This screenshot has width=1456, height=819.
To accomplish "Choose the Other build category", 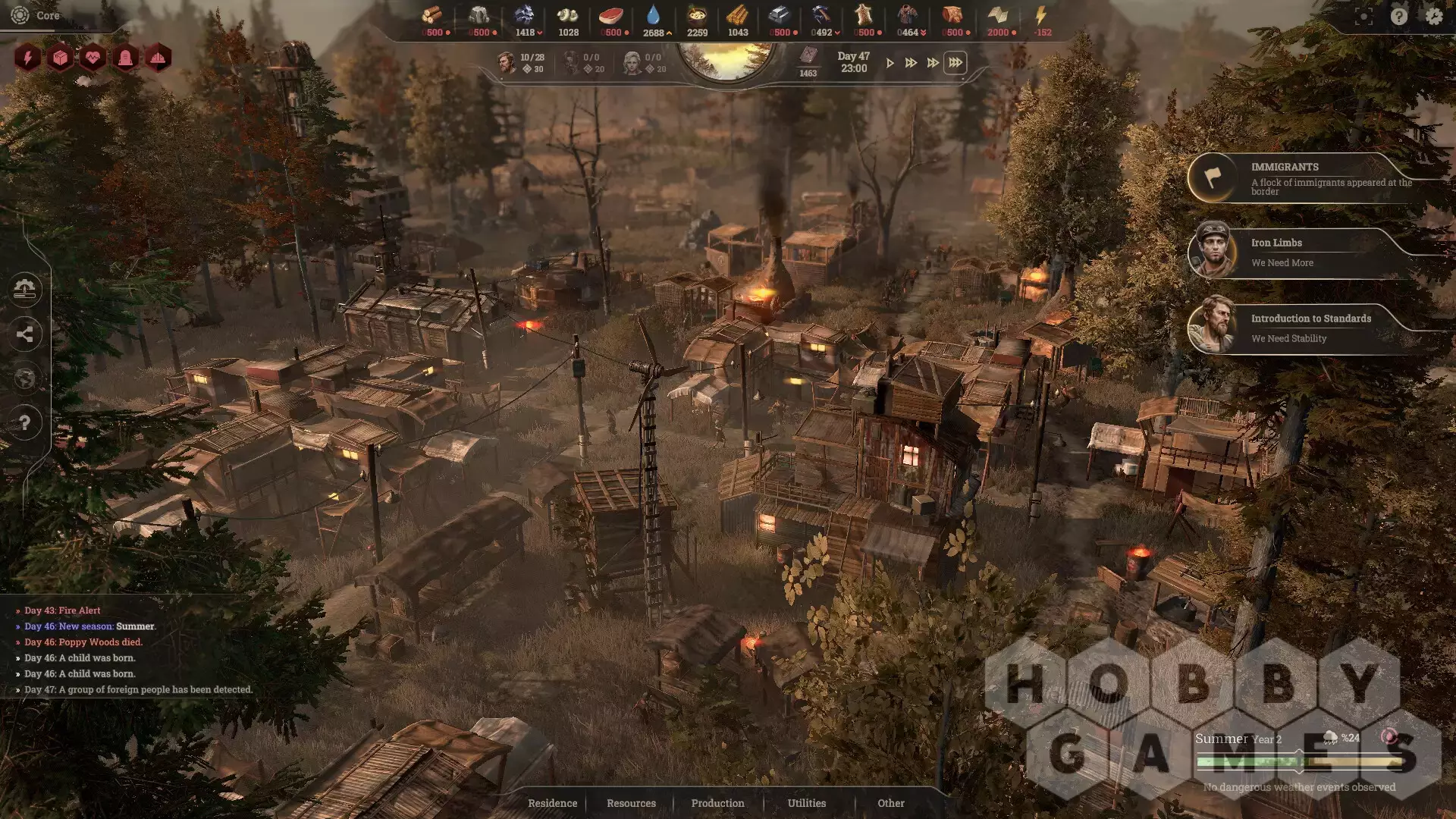I will 891,803.
